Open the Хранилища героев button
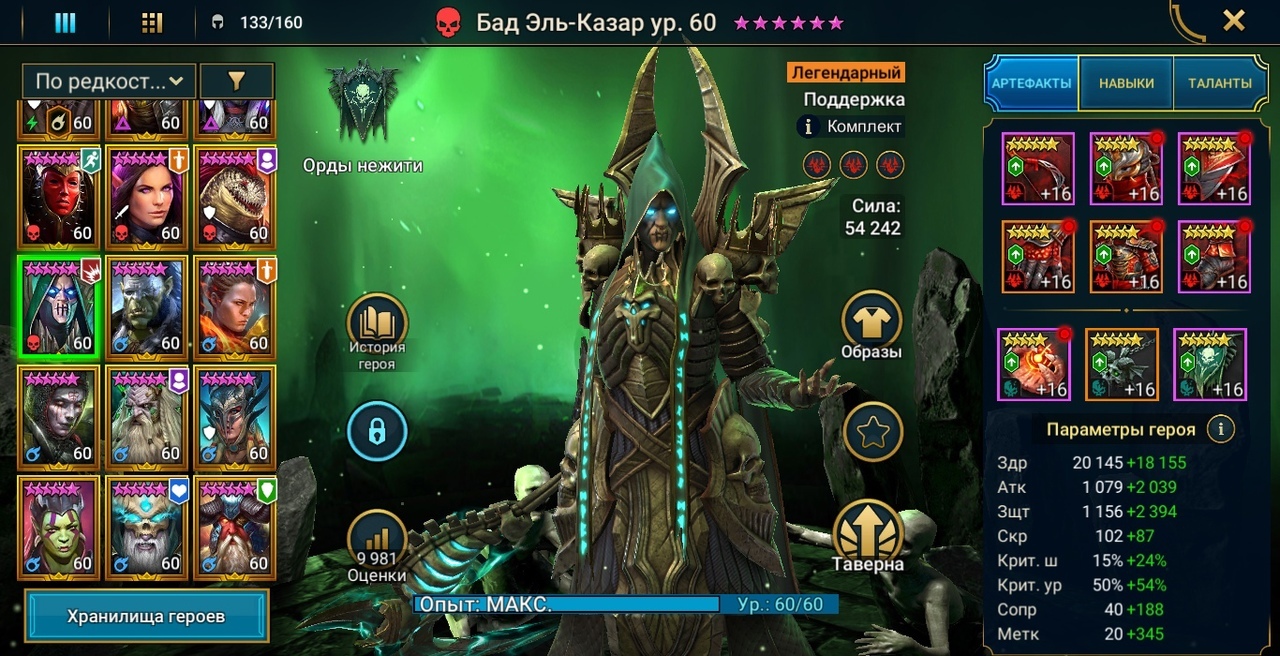This screenshot has height=656, width=1280. [146, 616]
